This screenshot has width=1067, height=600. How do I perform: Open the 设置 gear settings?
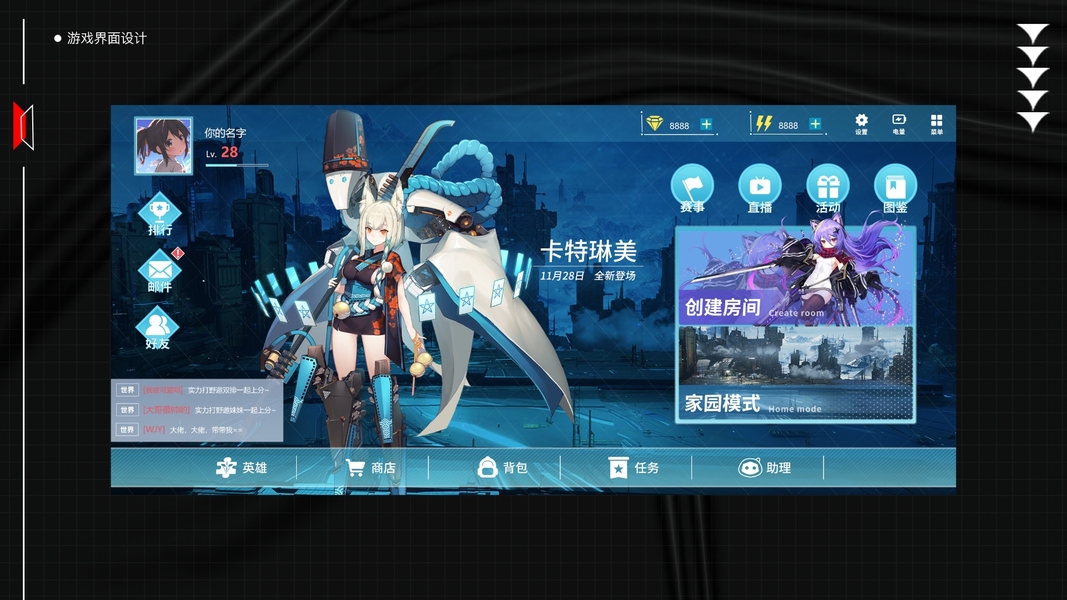[x=861, y=123]
